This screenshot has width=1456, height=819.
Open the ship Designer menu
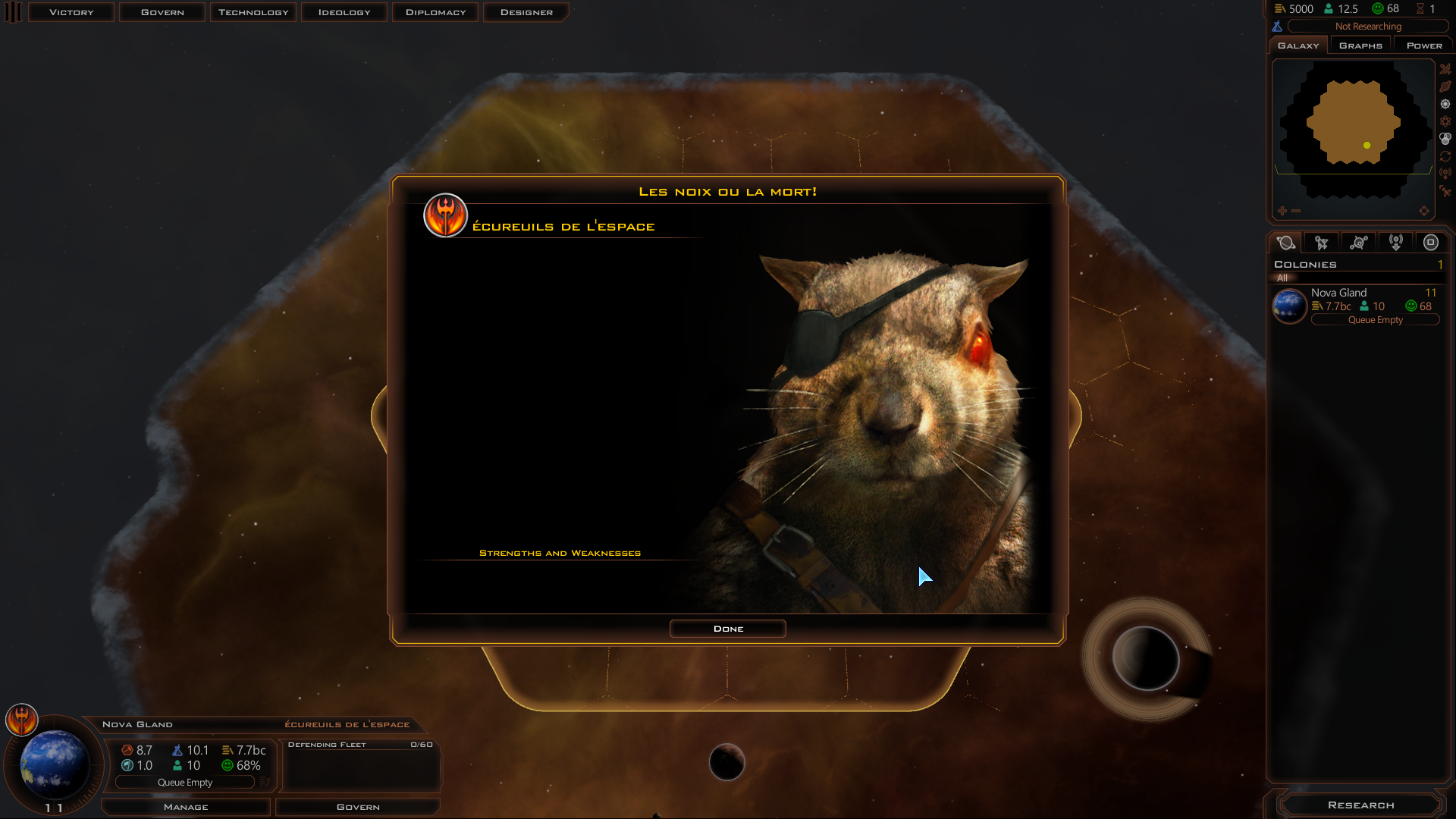[526, 12]
